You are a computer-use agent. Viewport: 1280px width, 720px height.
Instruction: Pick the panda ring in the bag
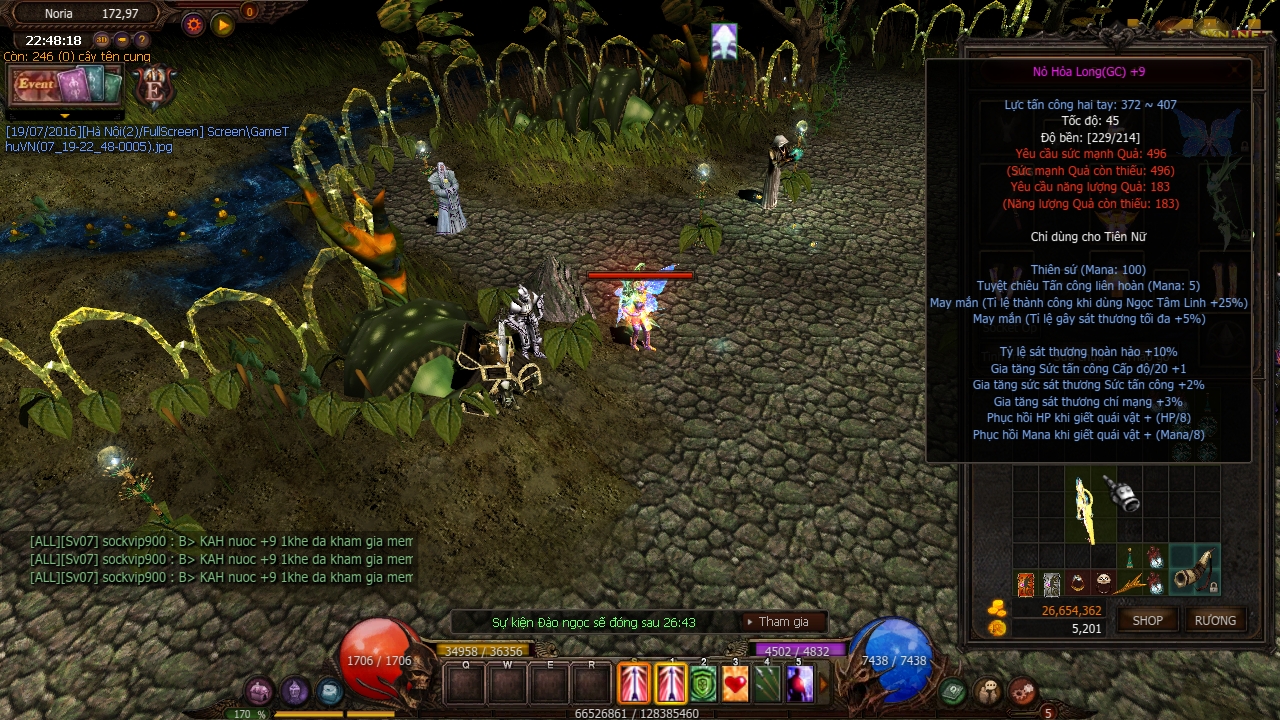(1102, 583)
